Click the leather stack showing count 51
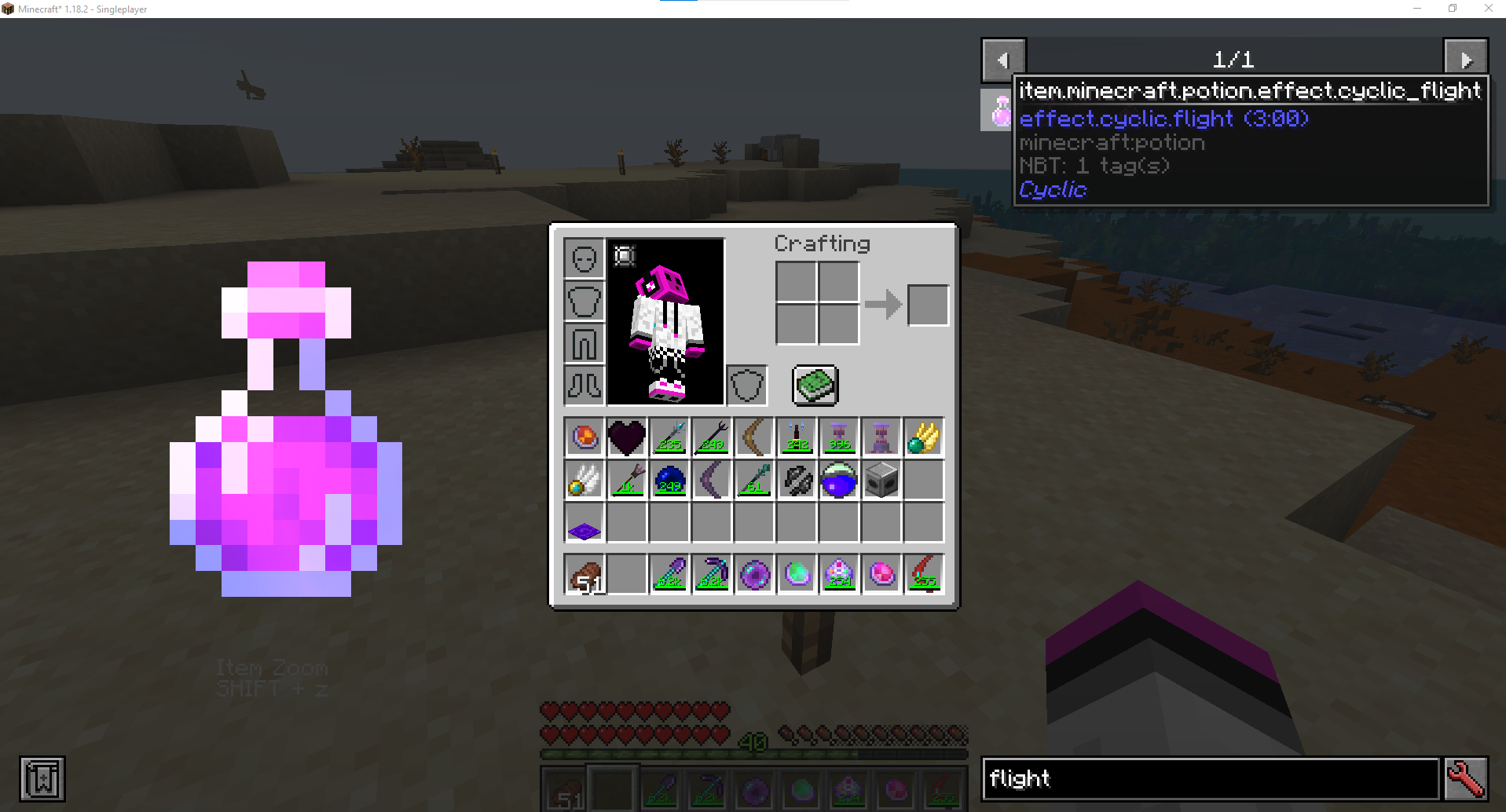Image resolution: width=1506 pixels, height=812 pixels. [x=584, y=574]
